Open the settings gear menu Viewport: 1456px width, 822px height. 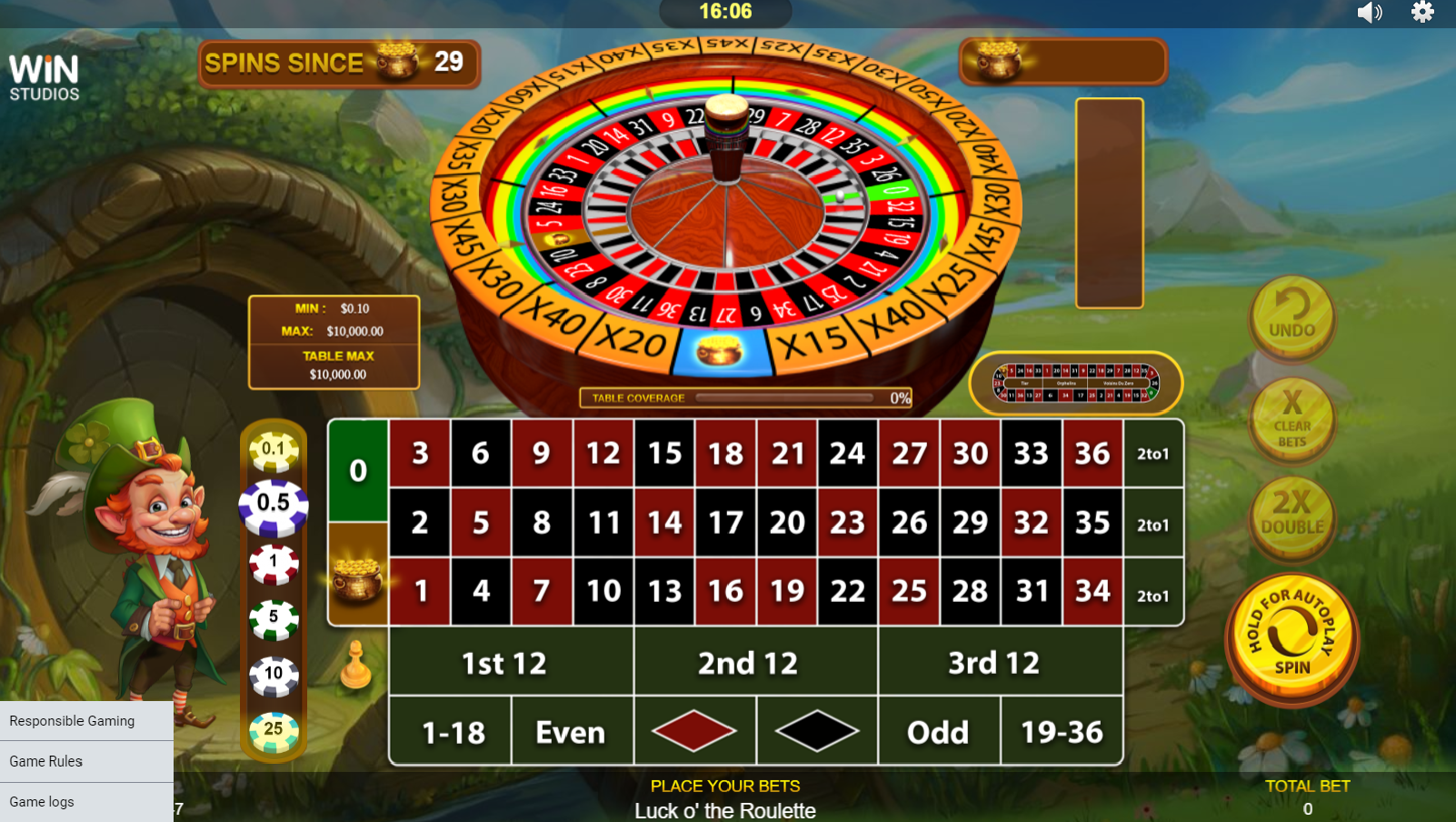tap(1422, 13)
